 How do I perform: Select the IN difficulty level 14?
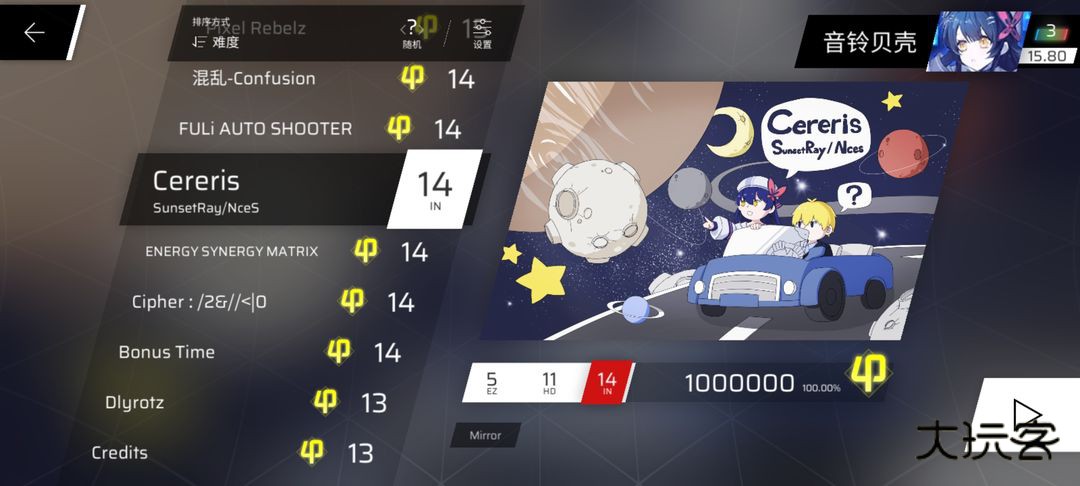pos(606,383)
